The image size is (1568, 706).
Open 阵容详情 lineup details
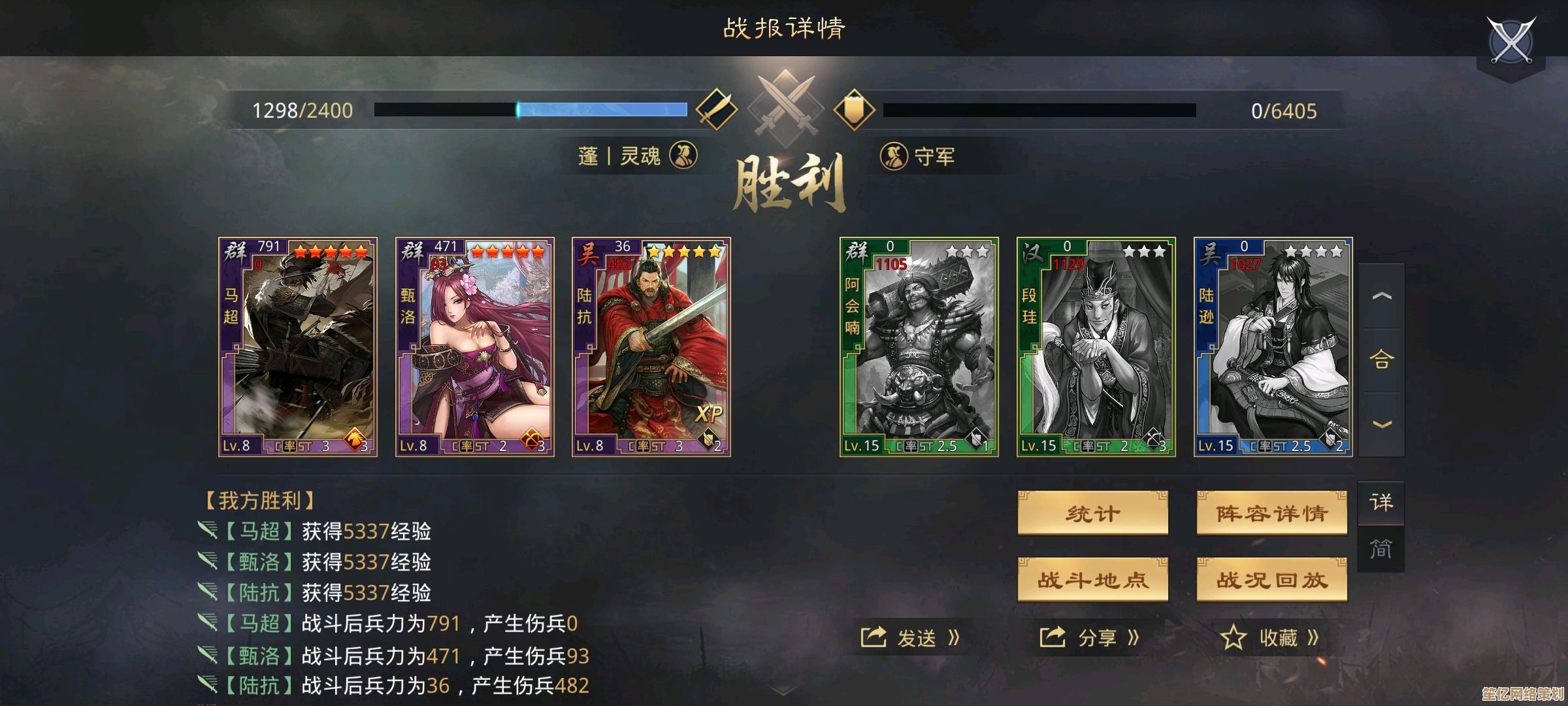1271,514
